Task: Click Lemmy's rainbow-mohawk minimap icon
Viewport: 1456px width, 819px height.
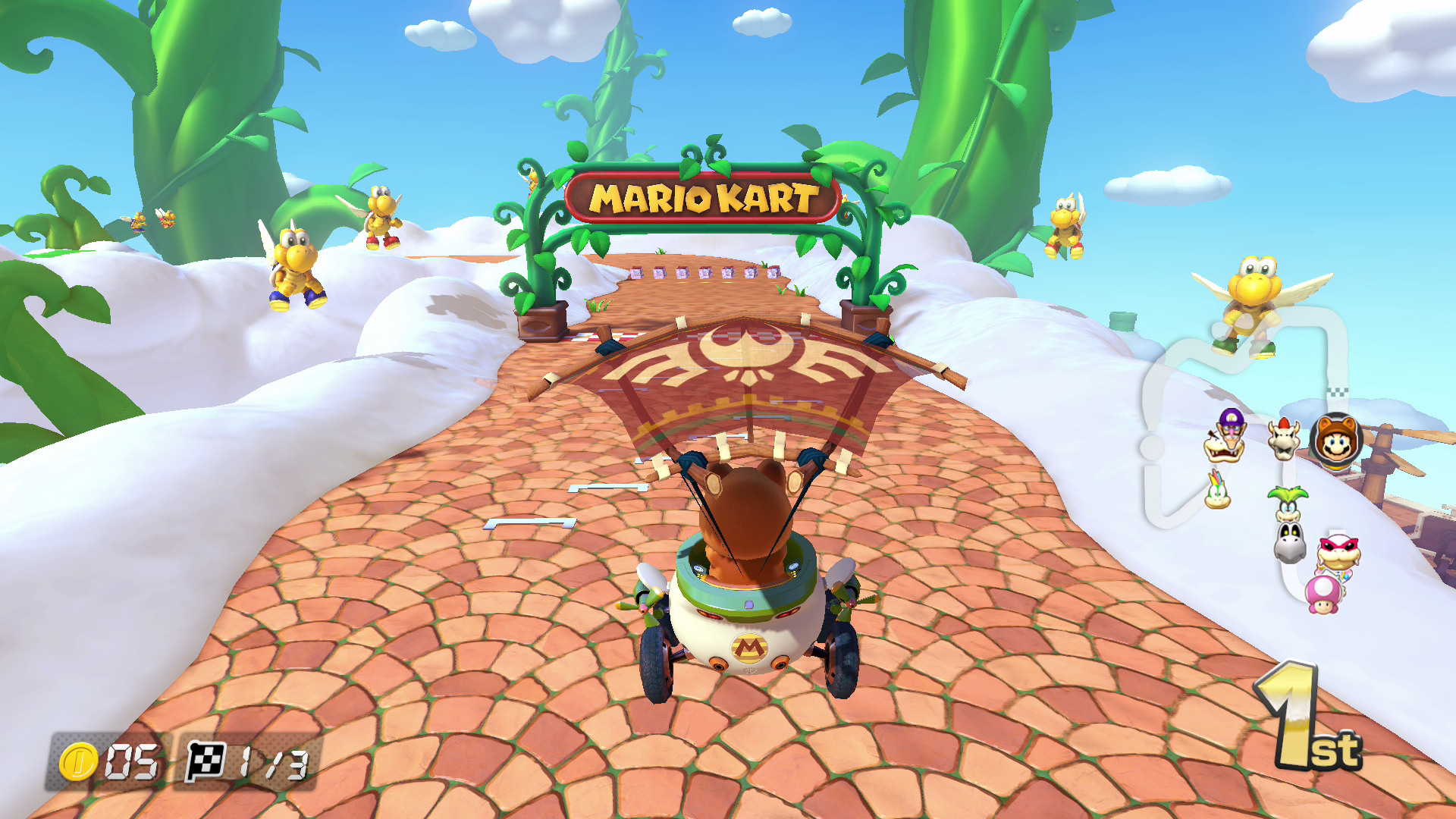Action: tap(1217, 491)
